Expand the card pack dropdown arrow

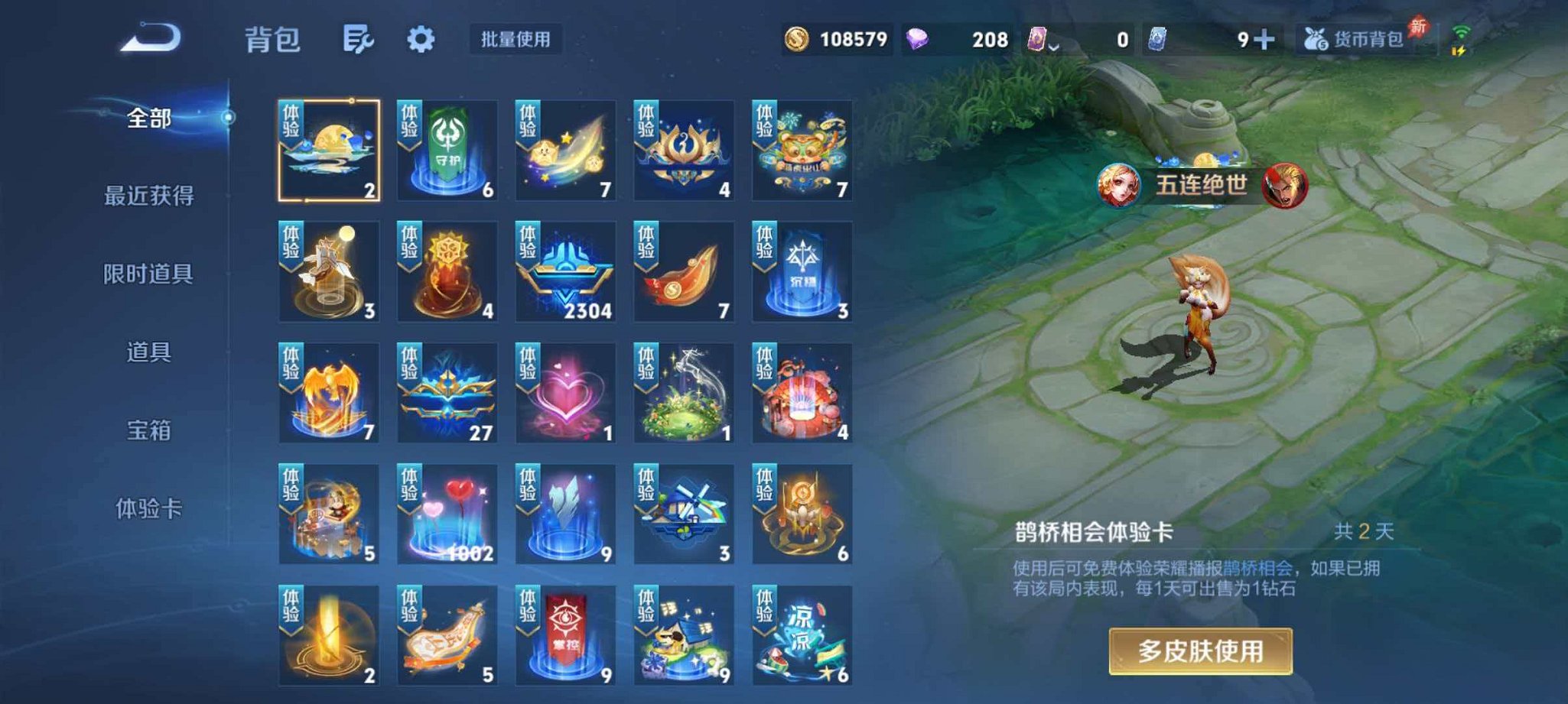[1053, 47]
